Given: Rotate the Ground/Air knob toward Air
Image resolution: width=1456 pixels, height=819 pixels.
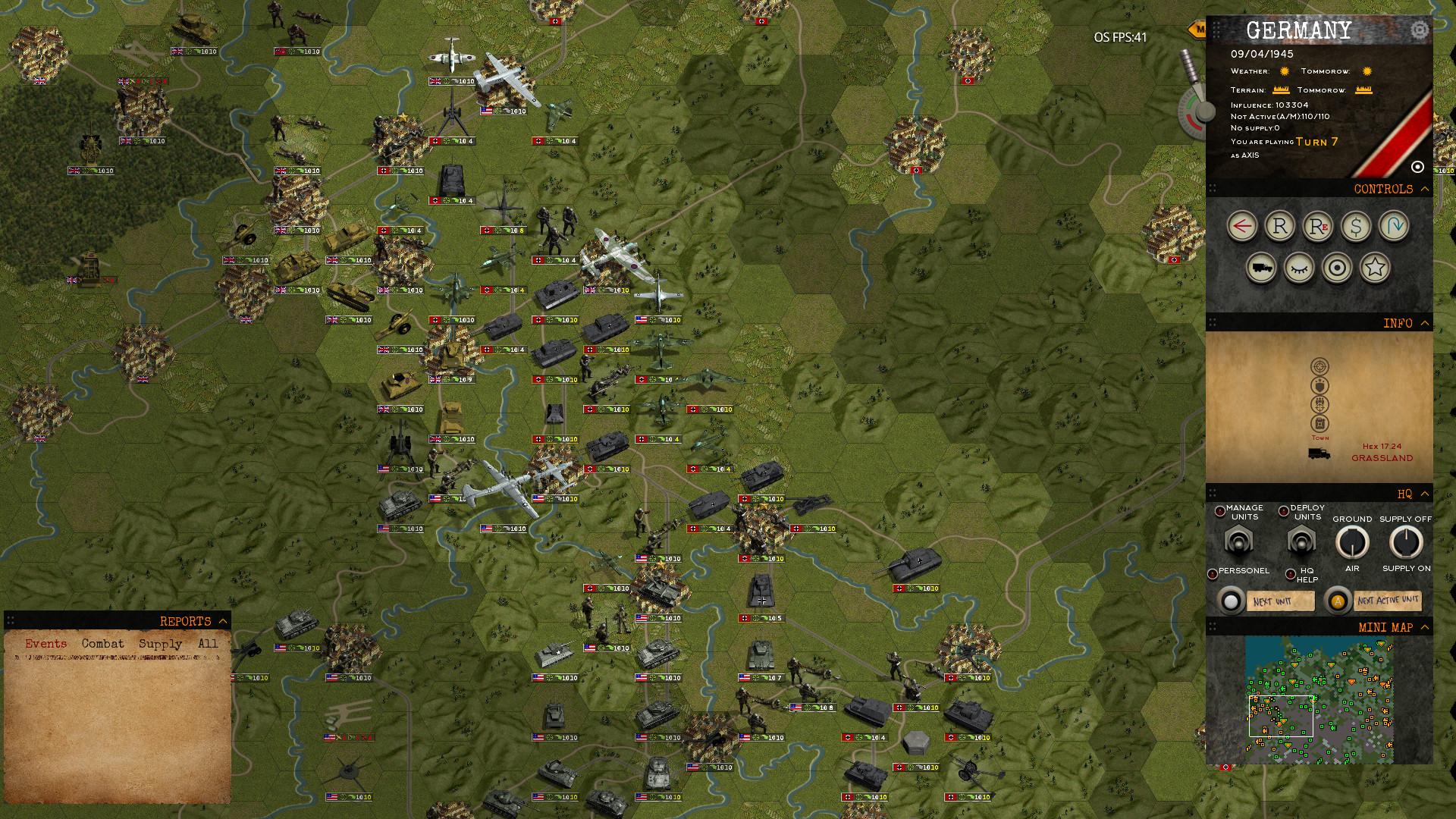Looking at the screenshot, I should click(x=1353, y=543).
